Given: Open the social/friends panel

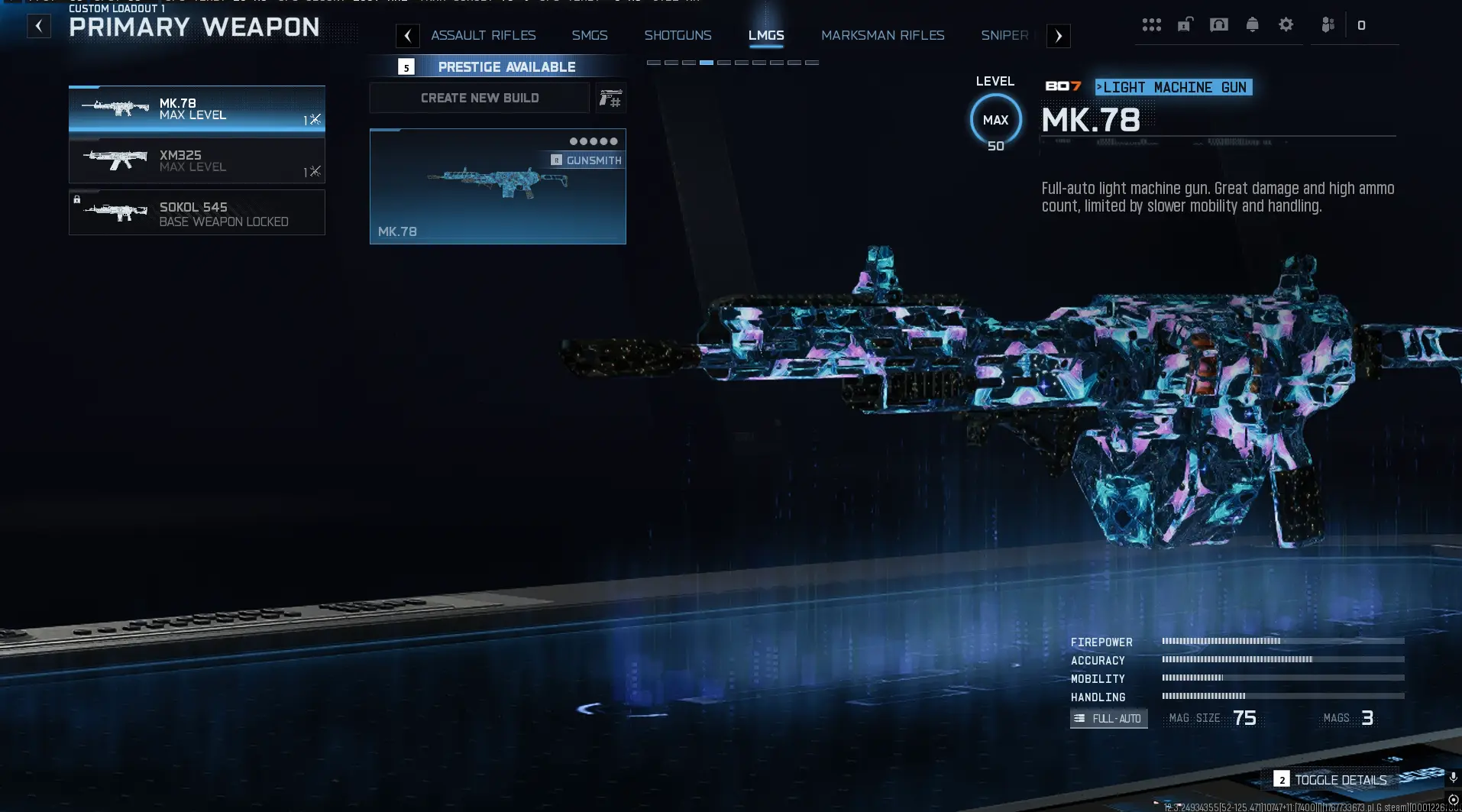Looking at the screenshot, I should click(x=1328, y=24).
